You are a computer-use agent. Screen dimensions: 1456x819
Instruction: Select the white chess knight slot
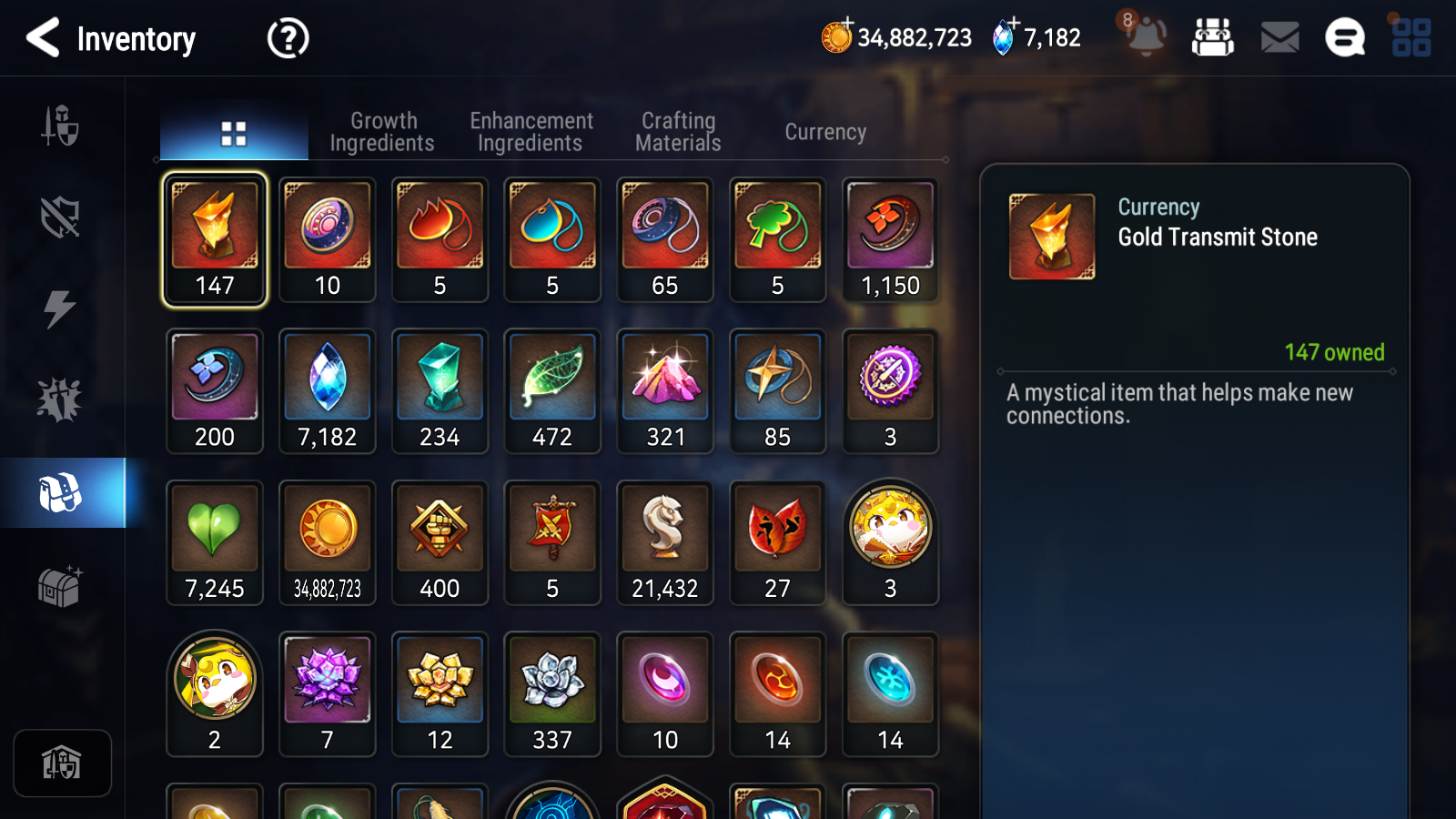[x=665, y=542]
